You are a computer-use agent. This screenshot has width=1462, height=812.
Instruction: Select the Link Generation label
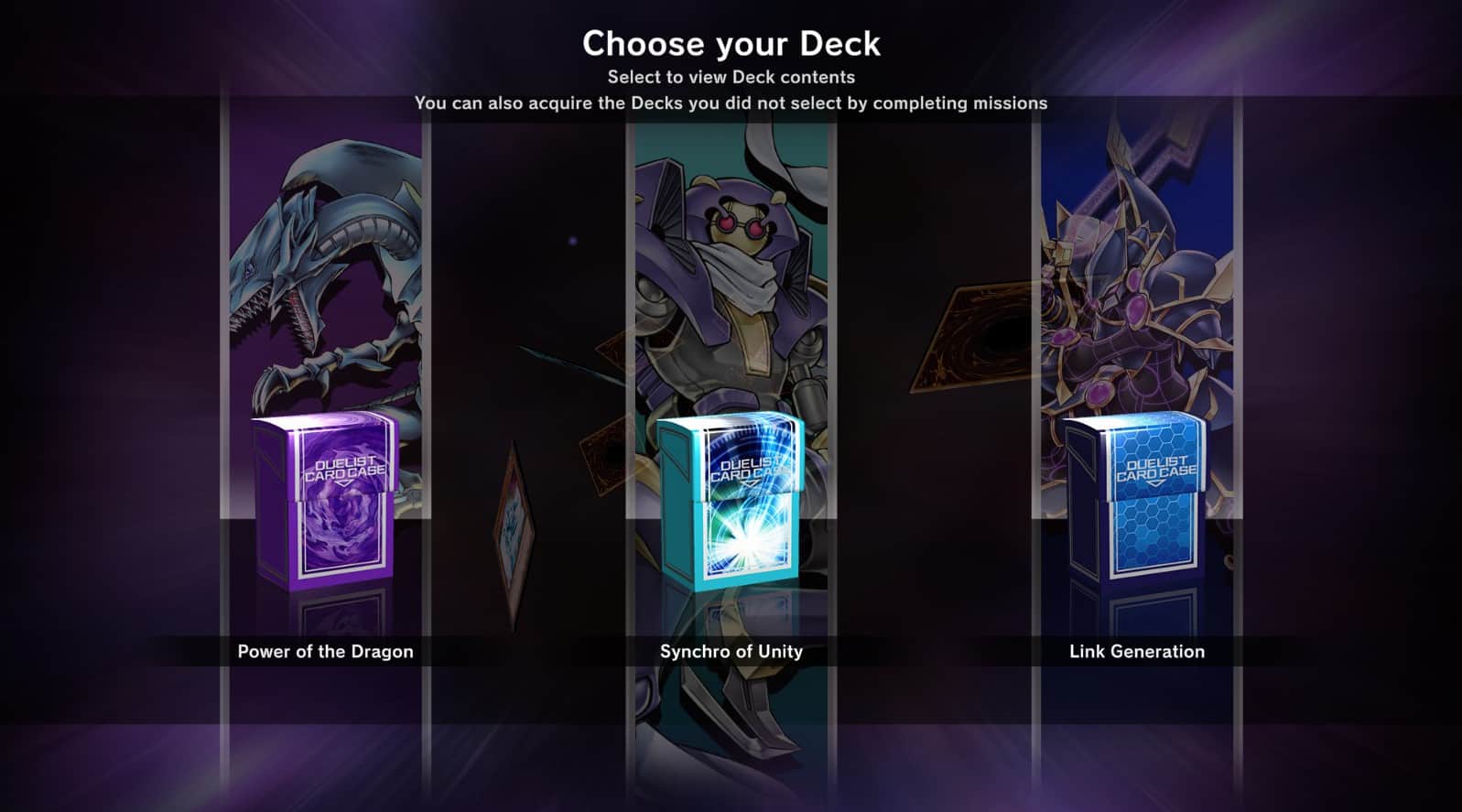click(1136, 652)
